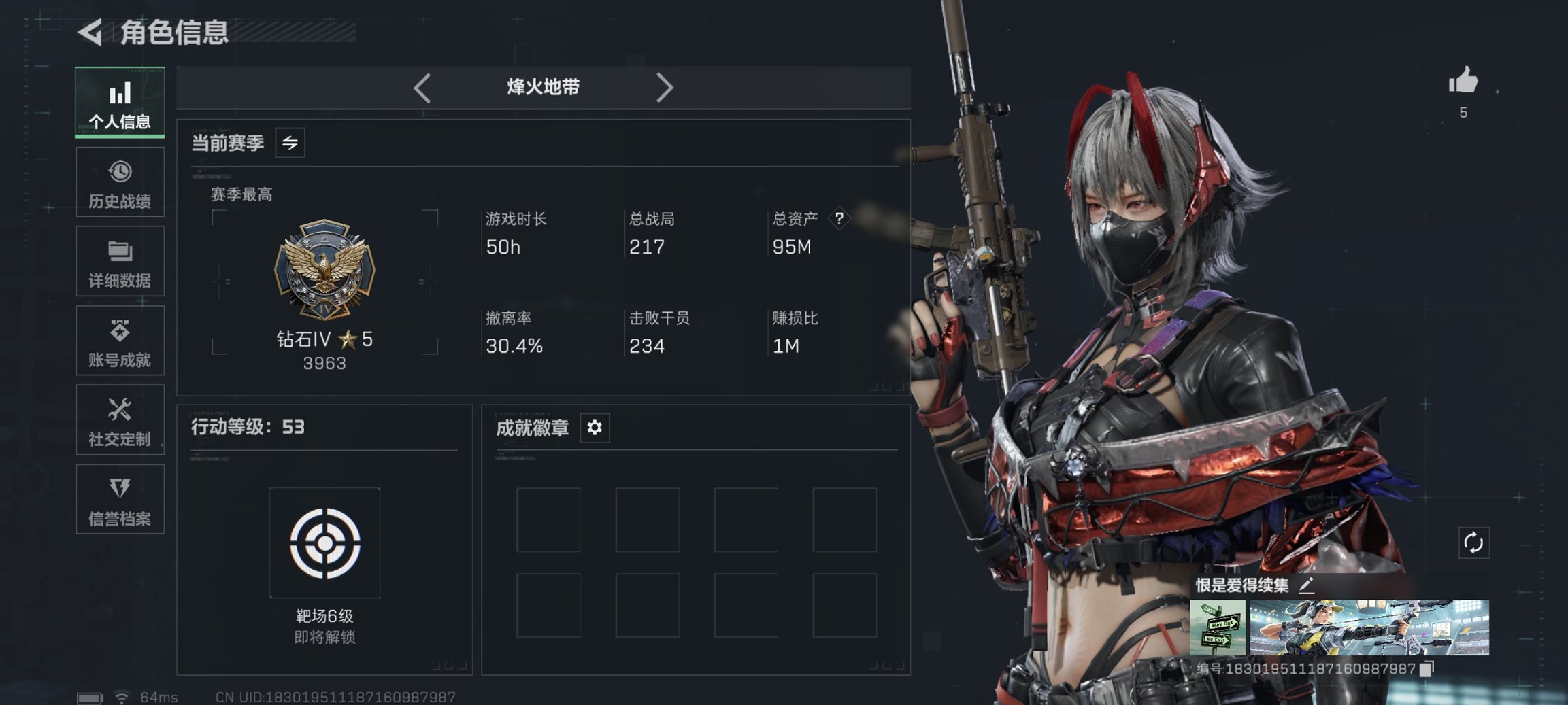Click the switch icon next to 当前赛季
1568x705 pixels.
tap(291, 143)
